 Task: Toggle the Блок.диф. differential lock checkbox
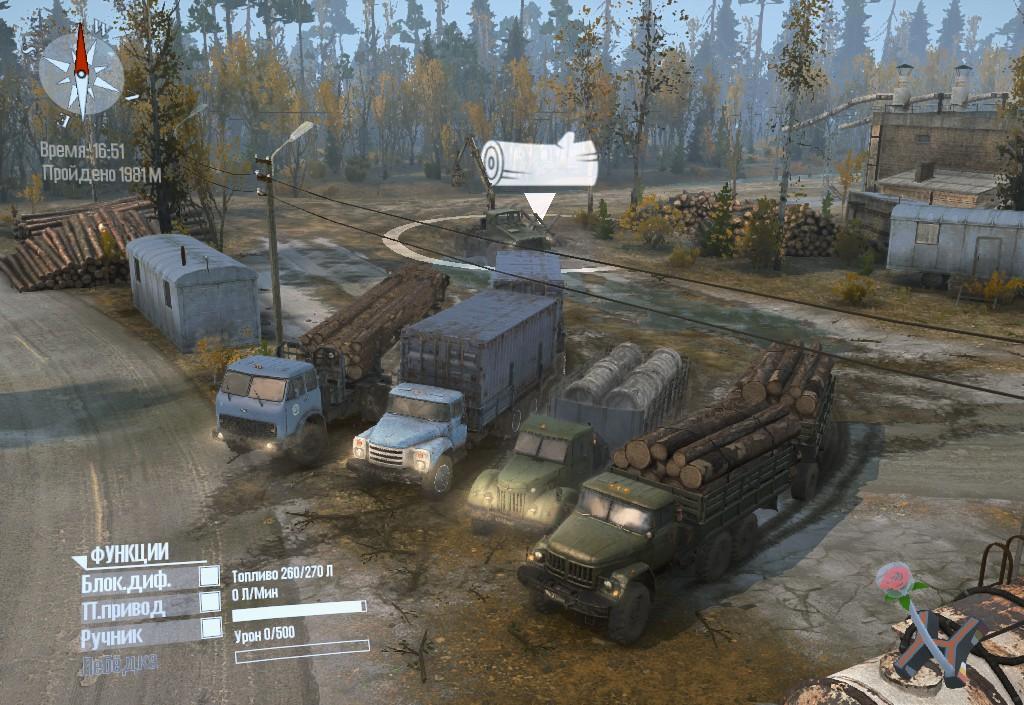coord(210,576)
